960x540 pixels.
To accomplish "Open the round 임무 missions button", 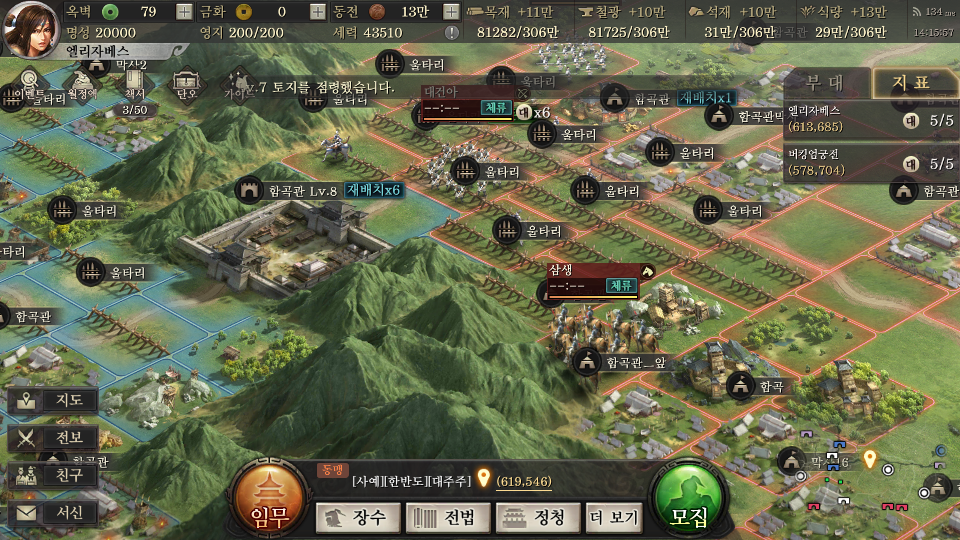I will 270,500.
